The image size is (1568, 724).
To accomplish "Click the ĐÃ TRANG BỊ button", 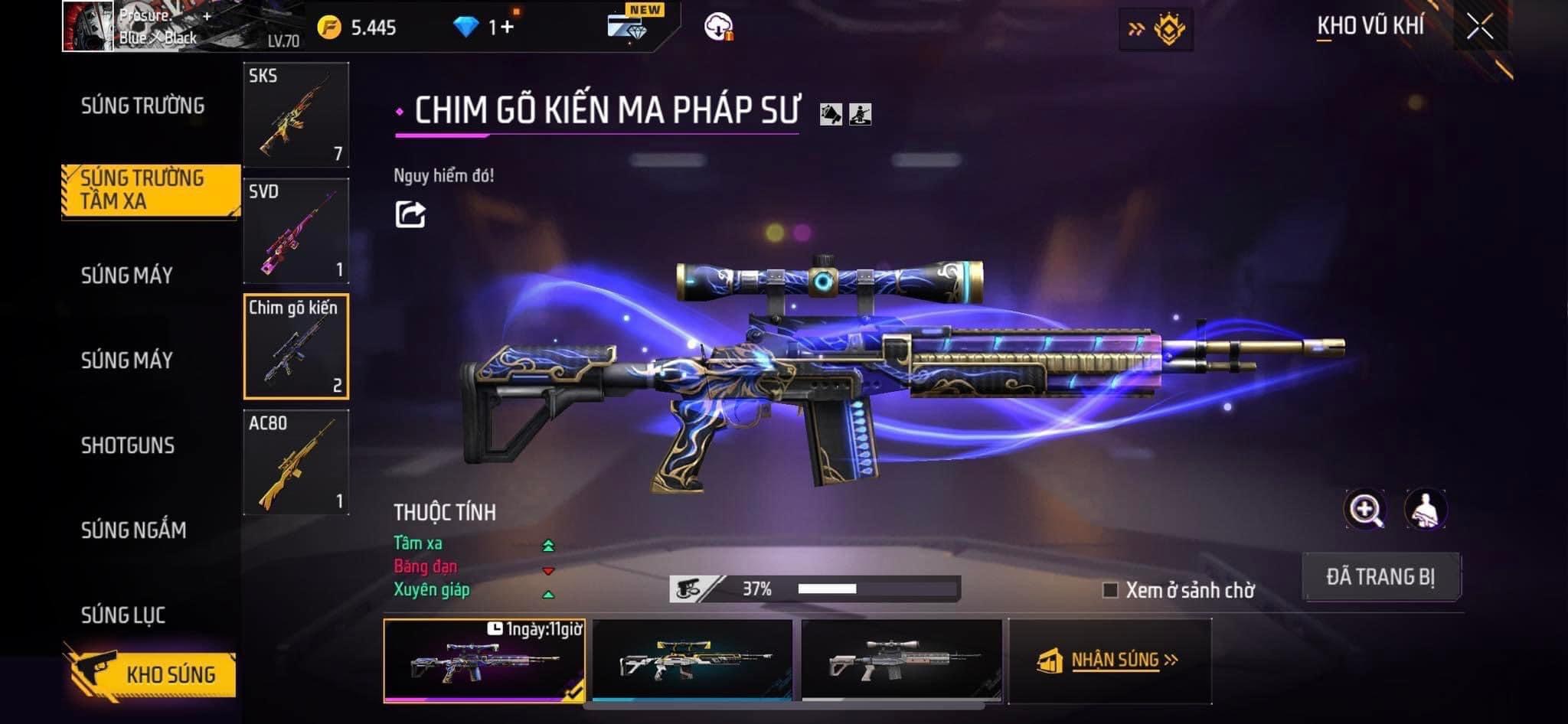I will tap(1380, 576).
